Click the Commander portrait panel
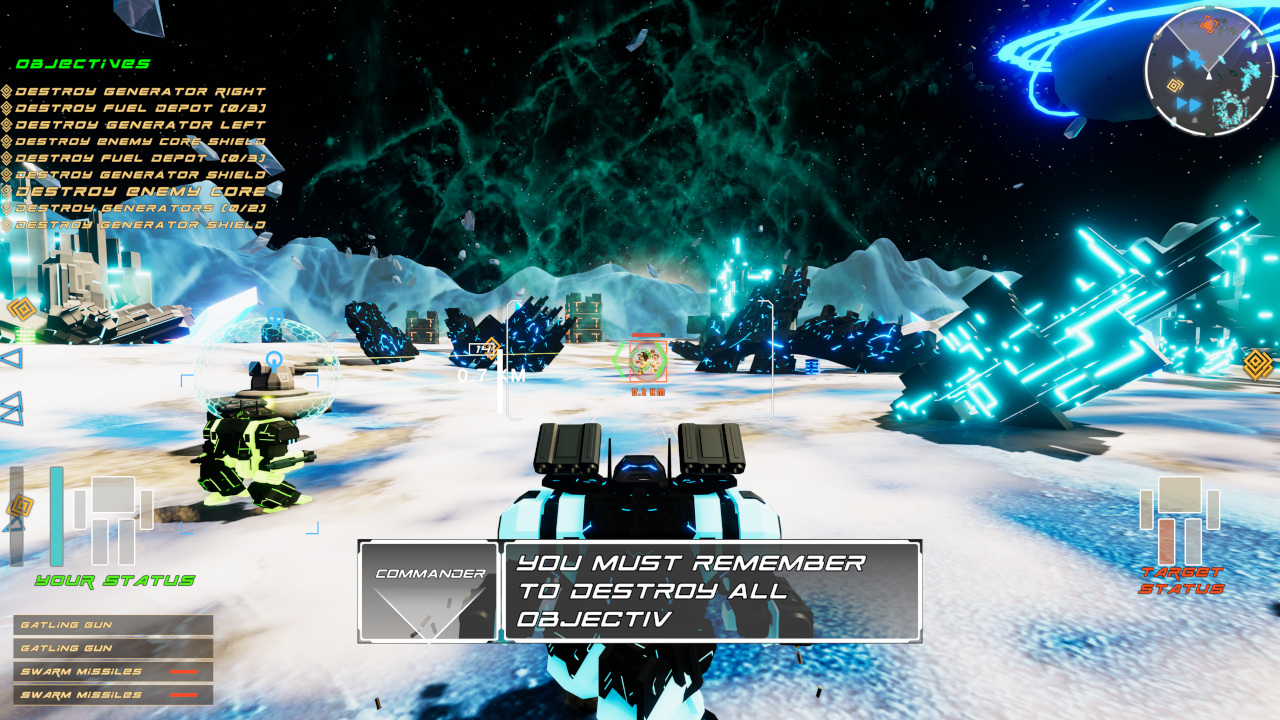1280x720 pixels. point(428,590)
